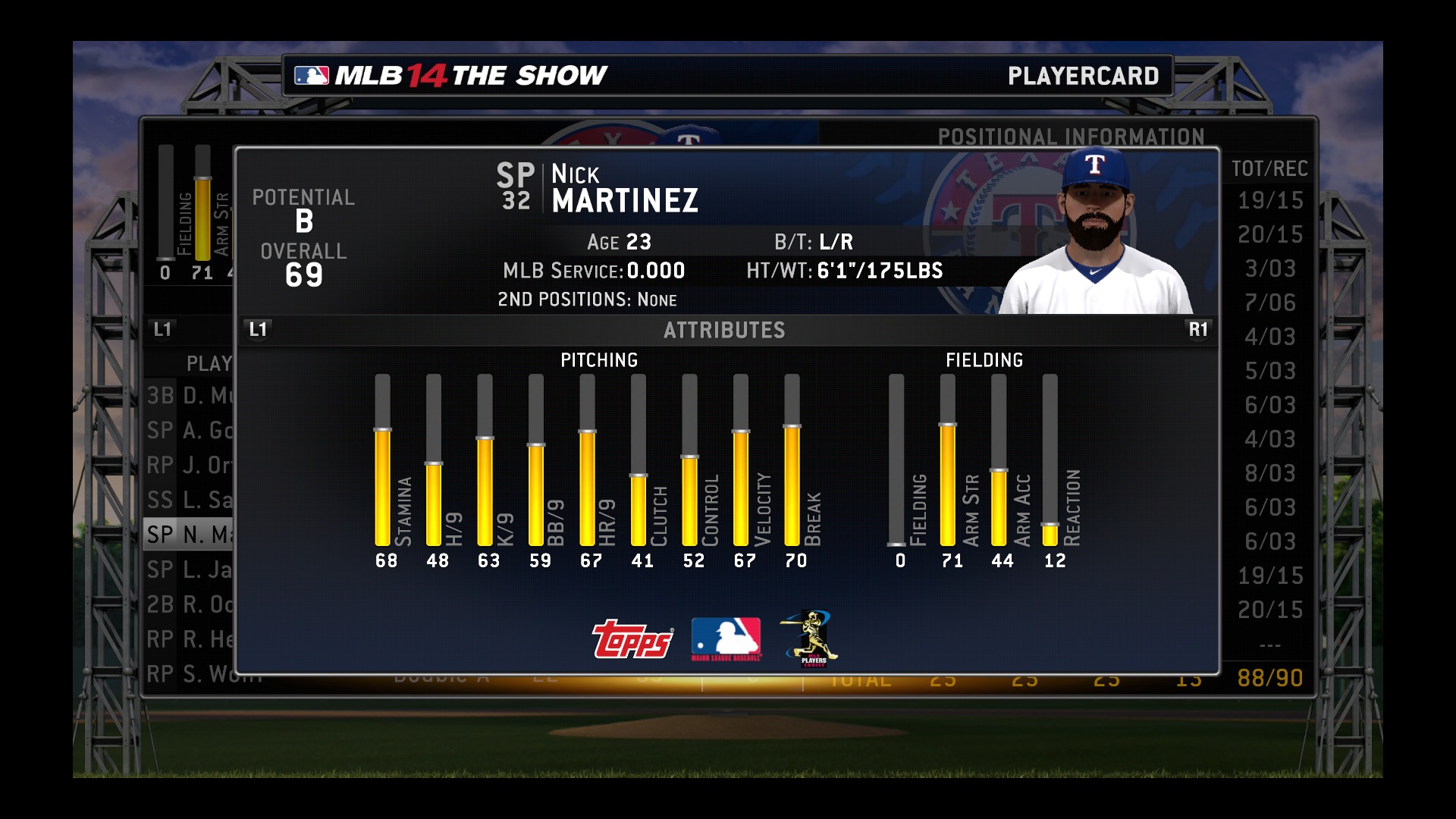Choose the SP L. Ja roster row
The image size is (1456, 819).
pyautogui.click(x=190, y=570)
